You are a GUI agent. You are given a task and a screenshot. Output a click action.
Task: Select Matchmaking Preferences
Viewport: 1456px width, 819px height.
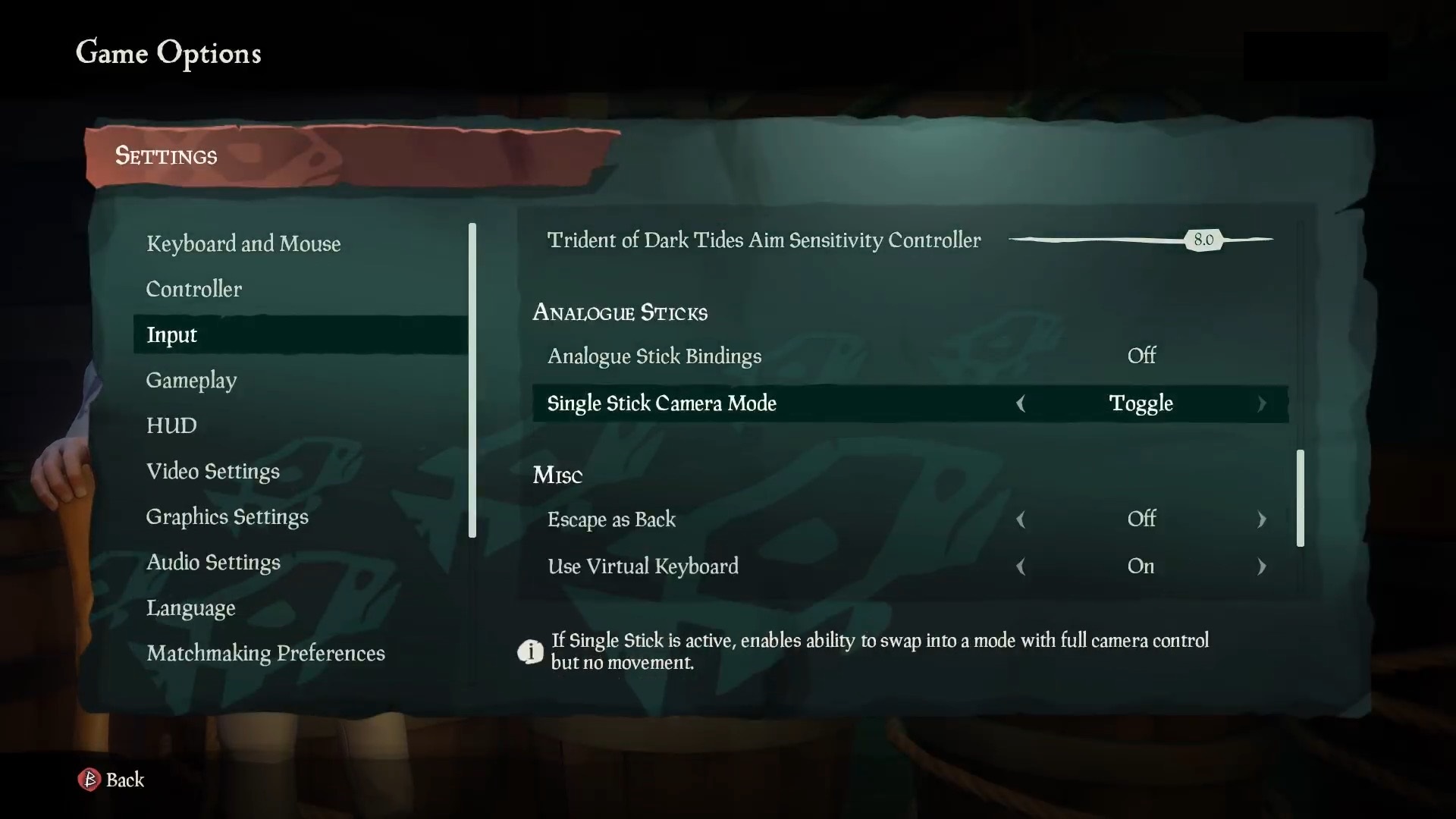pyautogui.click(x=266, y=653)
